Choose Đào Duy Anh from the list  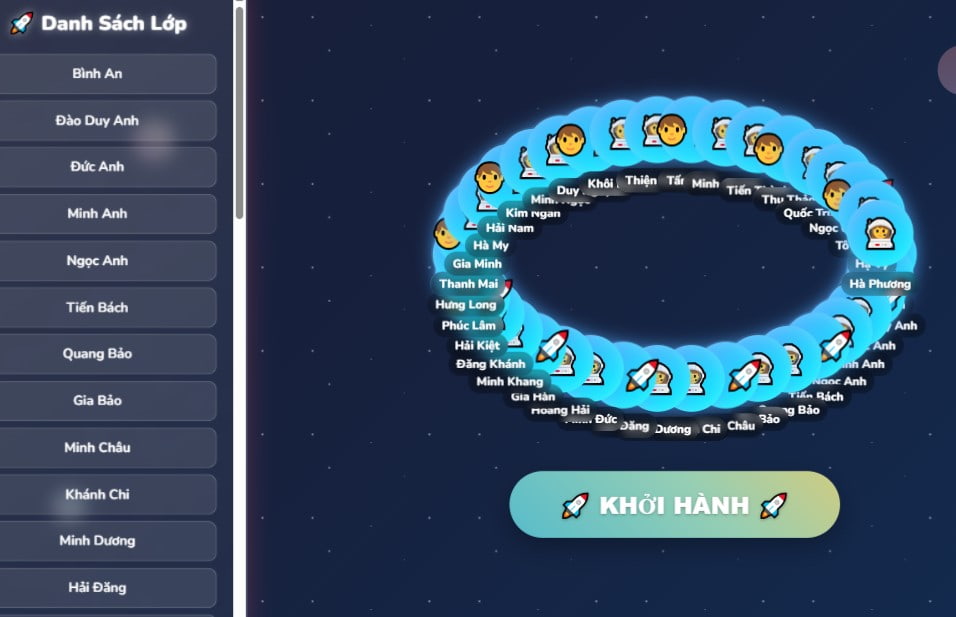click(x=98, y=121)
